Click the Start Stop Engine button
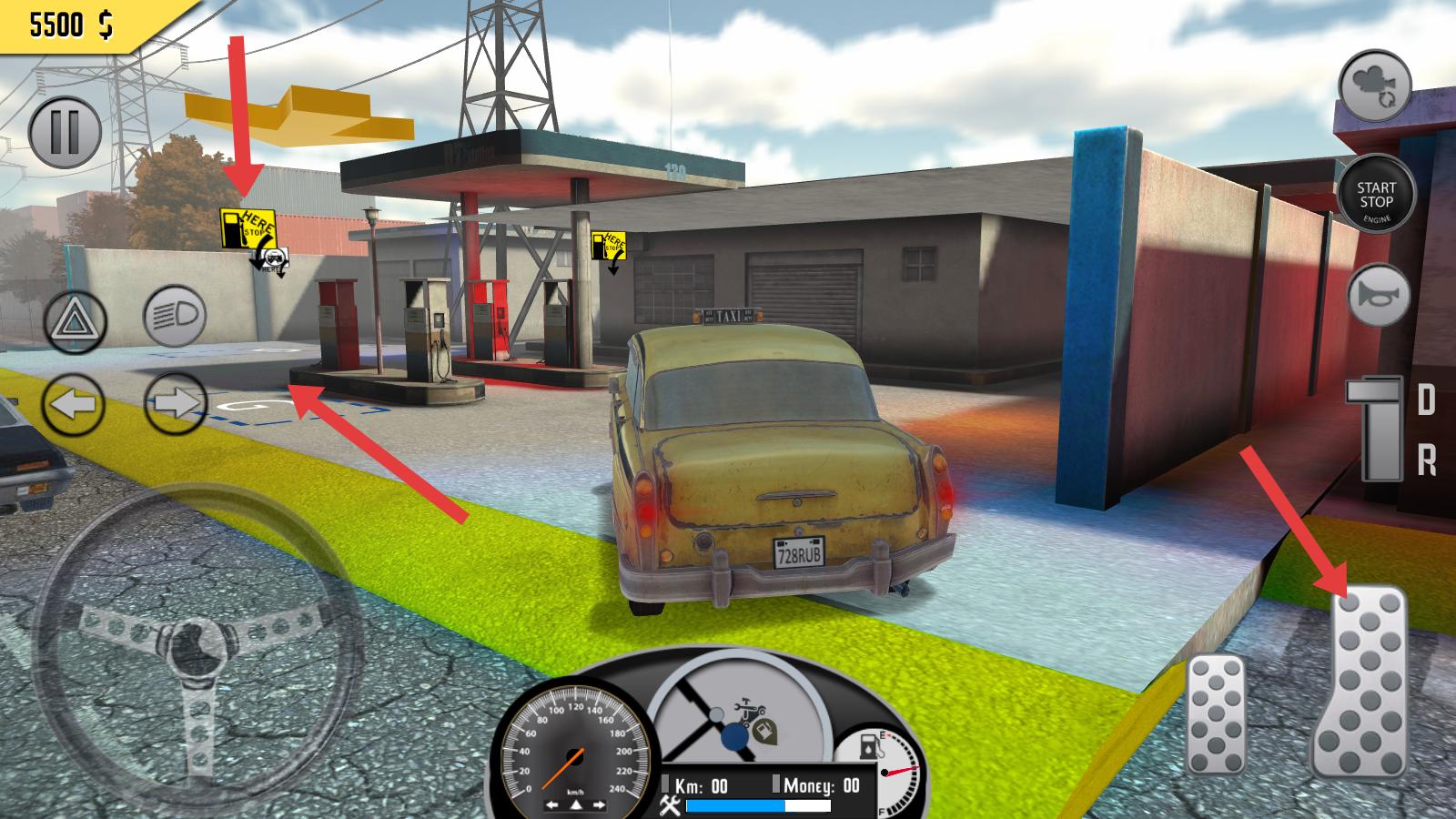The image size is (1456, 819). click(1376, 196)
